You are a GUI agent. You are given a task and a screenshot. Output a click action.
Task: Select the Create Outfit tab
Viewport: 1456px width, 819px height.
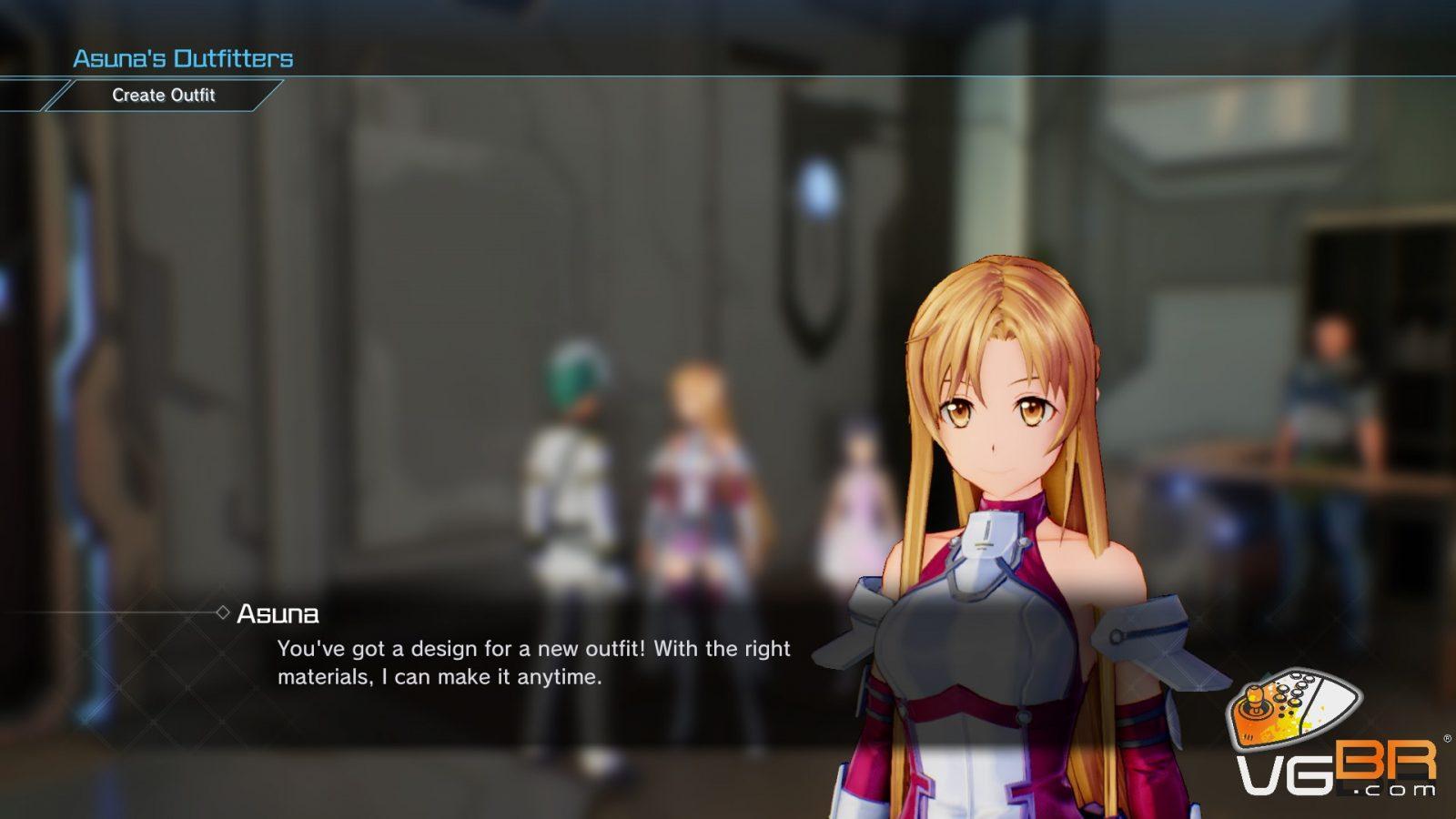(x=164, y=95)
